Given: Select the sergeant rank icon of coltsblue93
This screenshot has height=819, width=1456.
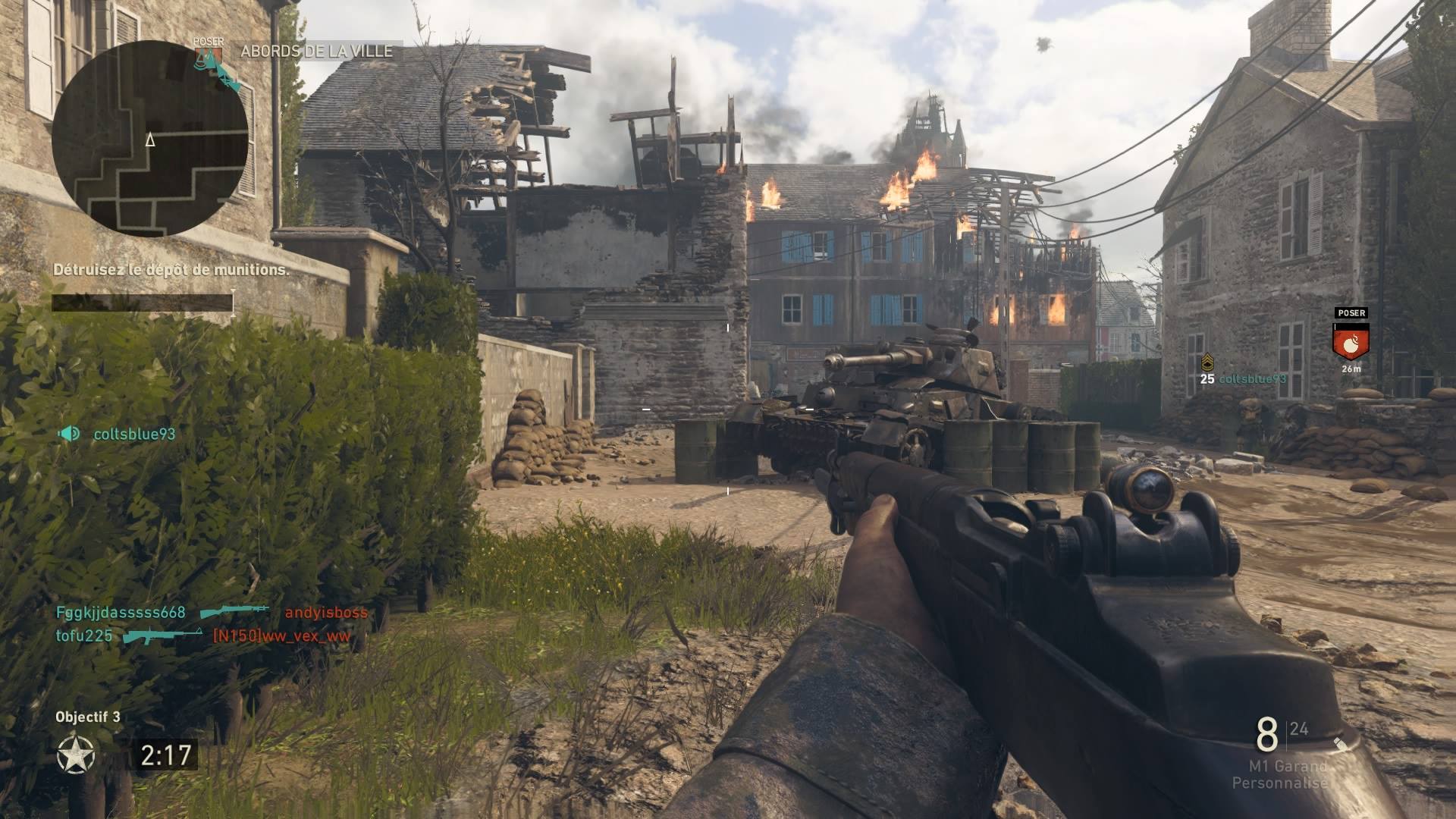Looking at the screenshot, I should tap(1207, 363).
